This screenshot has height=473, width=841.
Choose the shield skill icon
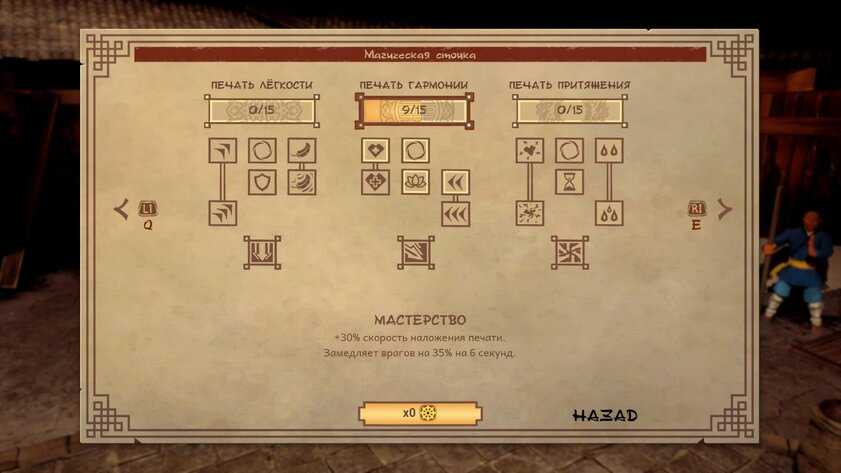tap(262, 182)
